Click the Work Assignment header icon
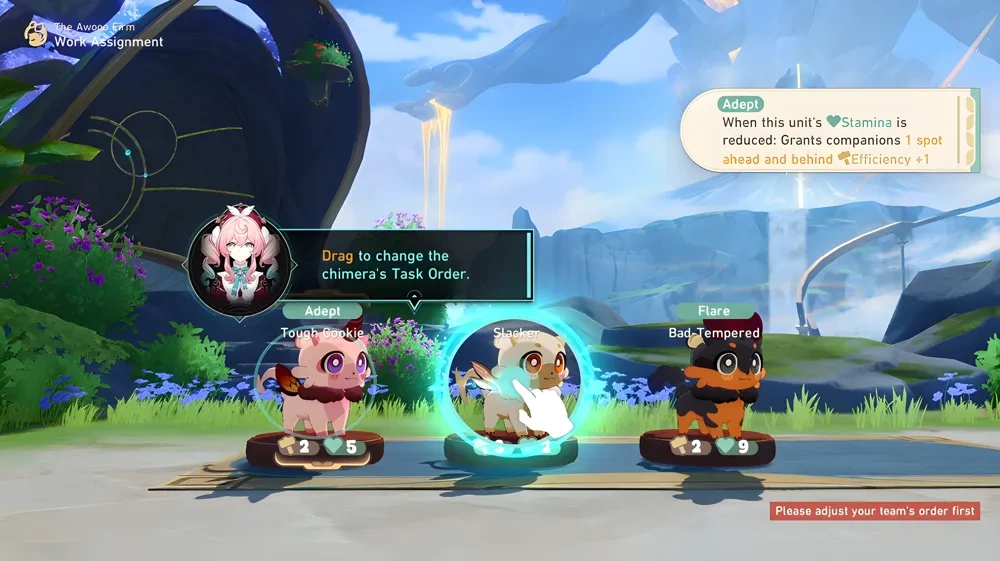 37,35
